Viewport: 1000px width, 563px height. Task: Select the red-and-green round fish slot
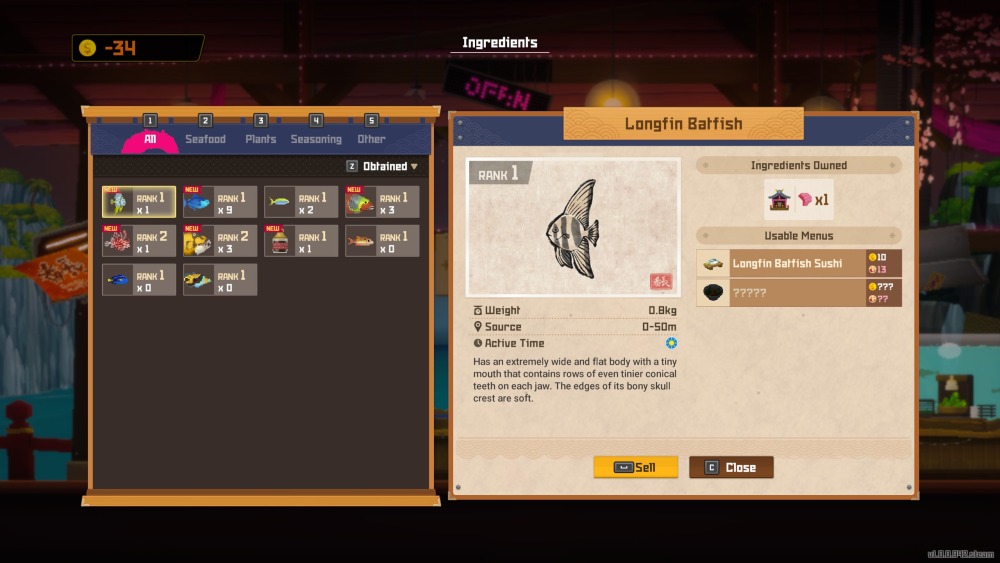(x=381, y=202)
